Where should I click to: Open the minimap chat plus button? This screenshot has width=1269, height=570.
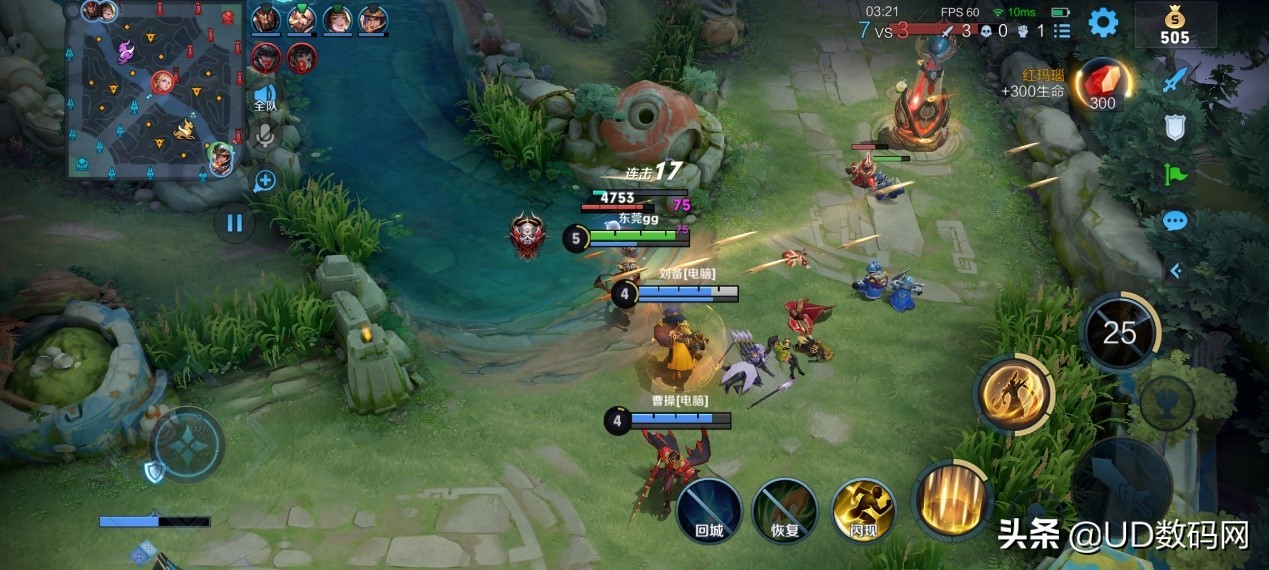click(265, 181)
